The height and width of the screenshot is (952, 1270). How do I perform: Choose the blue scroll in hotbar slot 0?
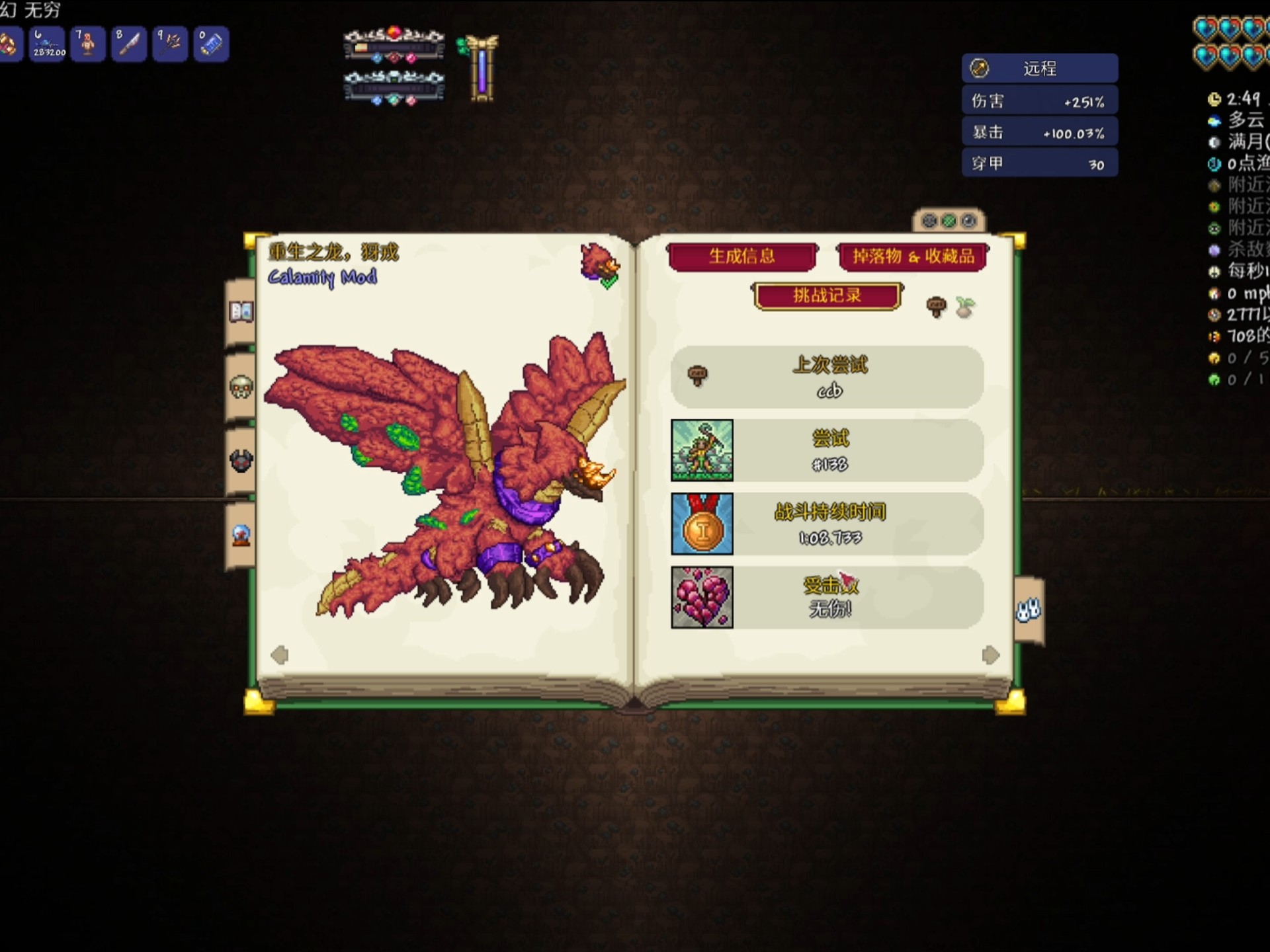pos(212,44)
